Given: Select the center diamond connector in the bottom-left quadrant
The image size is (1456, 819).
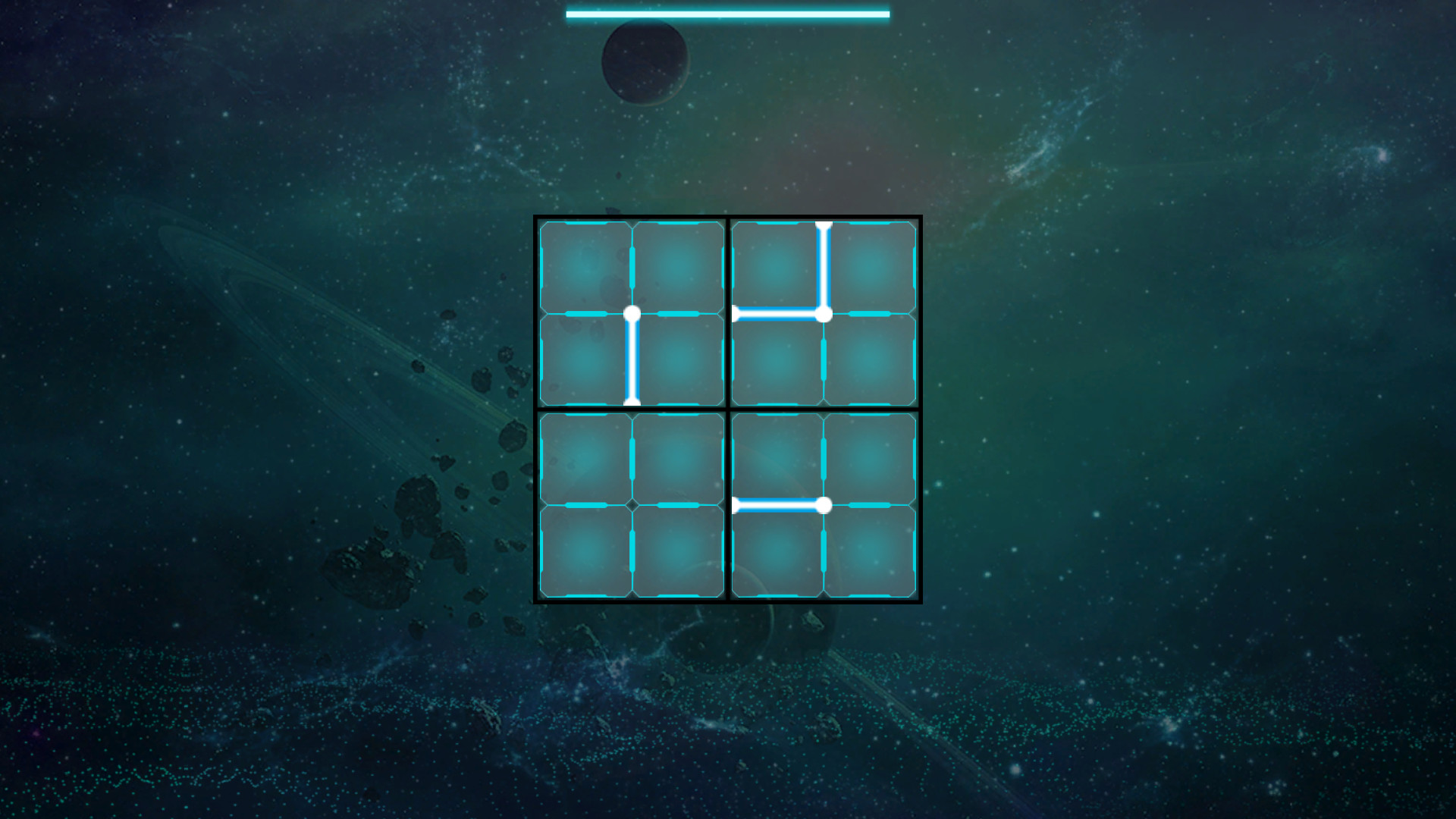Looking at the screenshot, I should 632,503.
